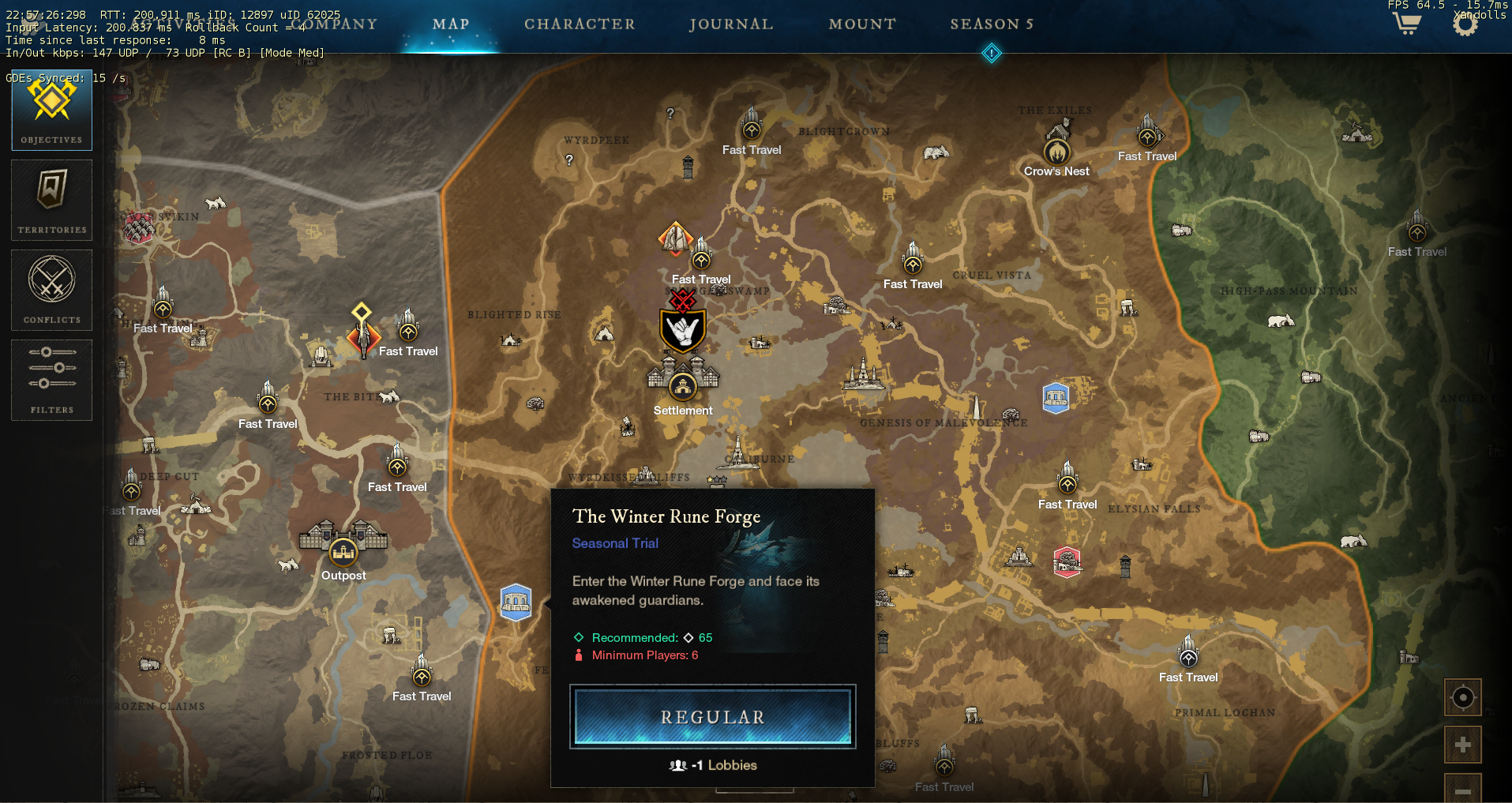Open the Objectives panel
Image resolution: width=1512 pixels, height=803 pixels.
(x=51, y=111)
